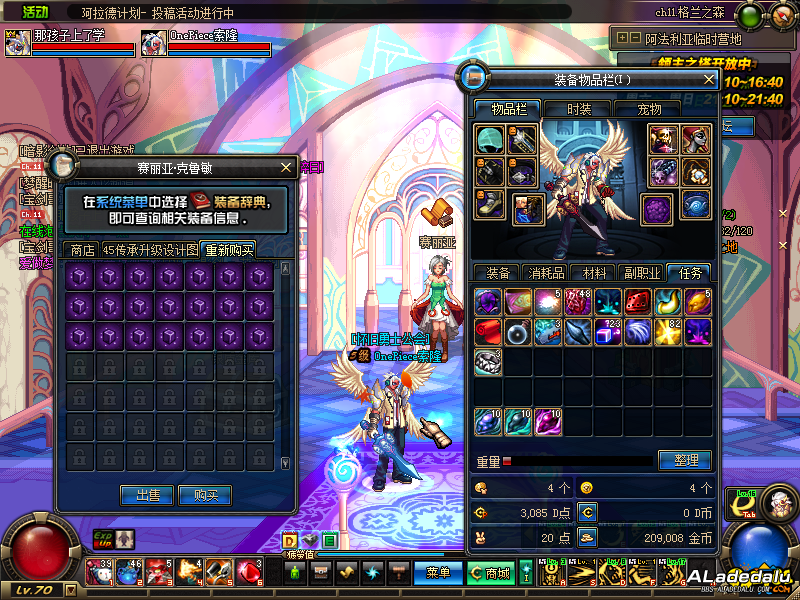
Task: Select the equipped teal helmet slot
Action: [489, 139]
